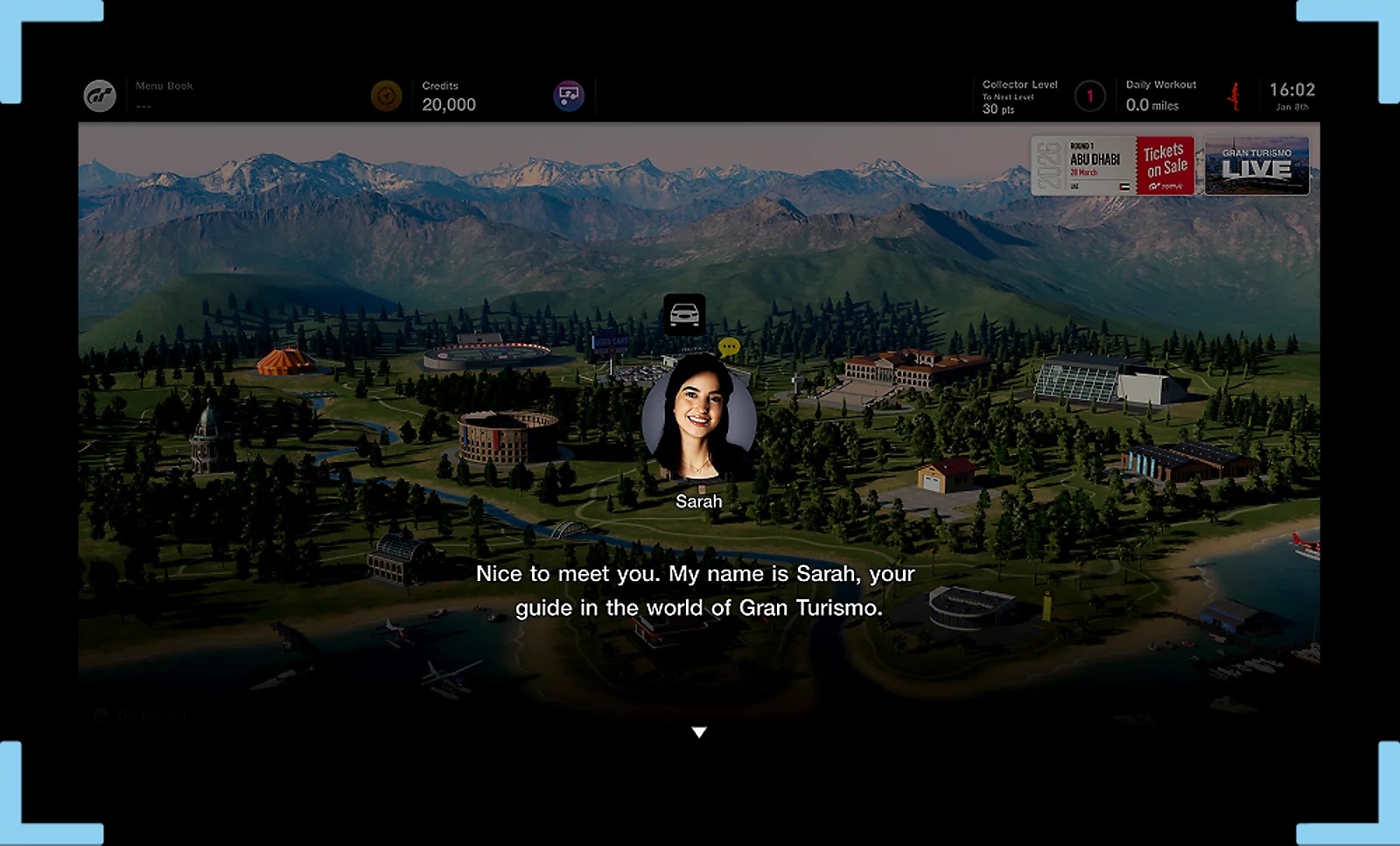The height and width of the screenshot is (846, 1400).
Task: Open the Menu Book panel
Action: 164,95
